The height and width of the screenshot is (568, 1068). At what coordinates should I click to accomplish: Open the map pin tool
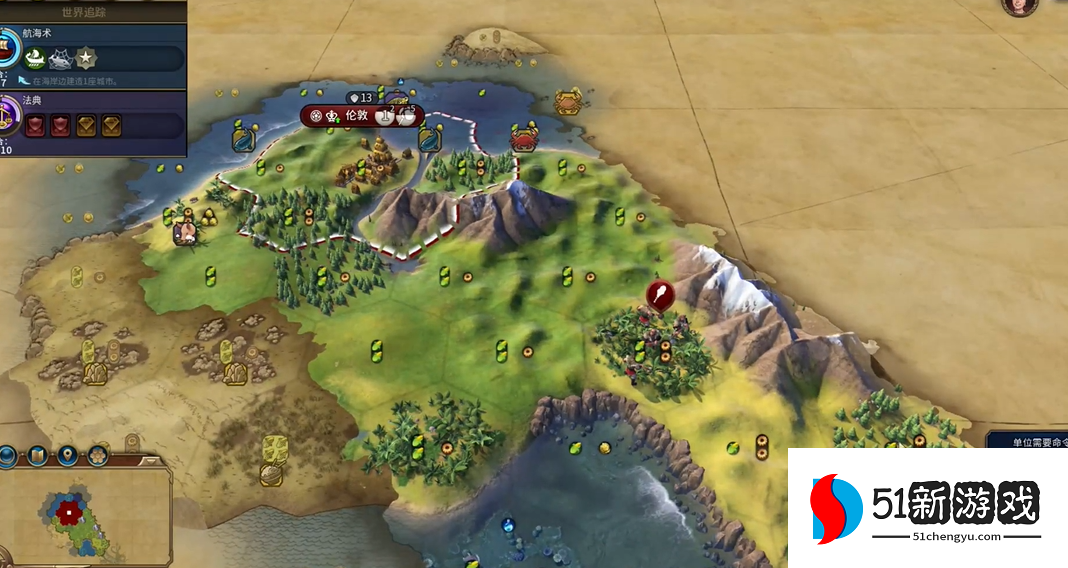click(x=68, y=456)
